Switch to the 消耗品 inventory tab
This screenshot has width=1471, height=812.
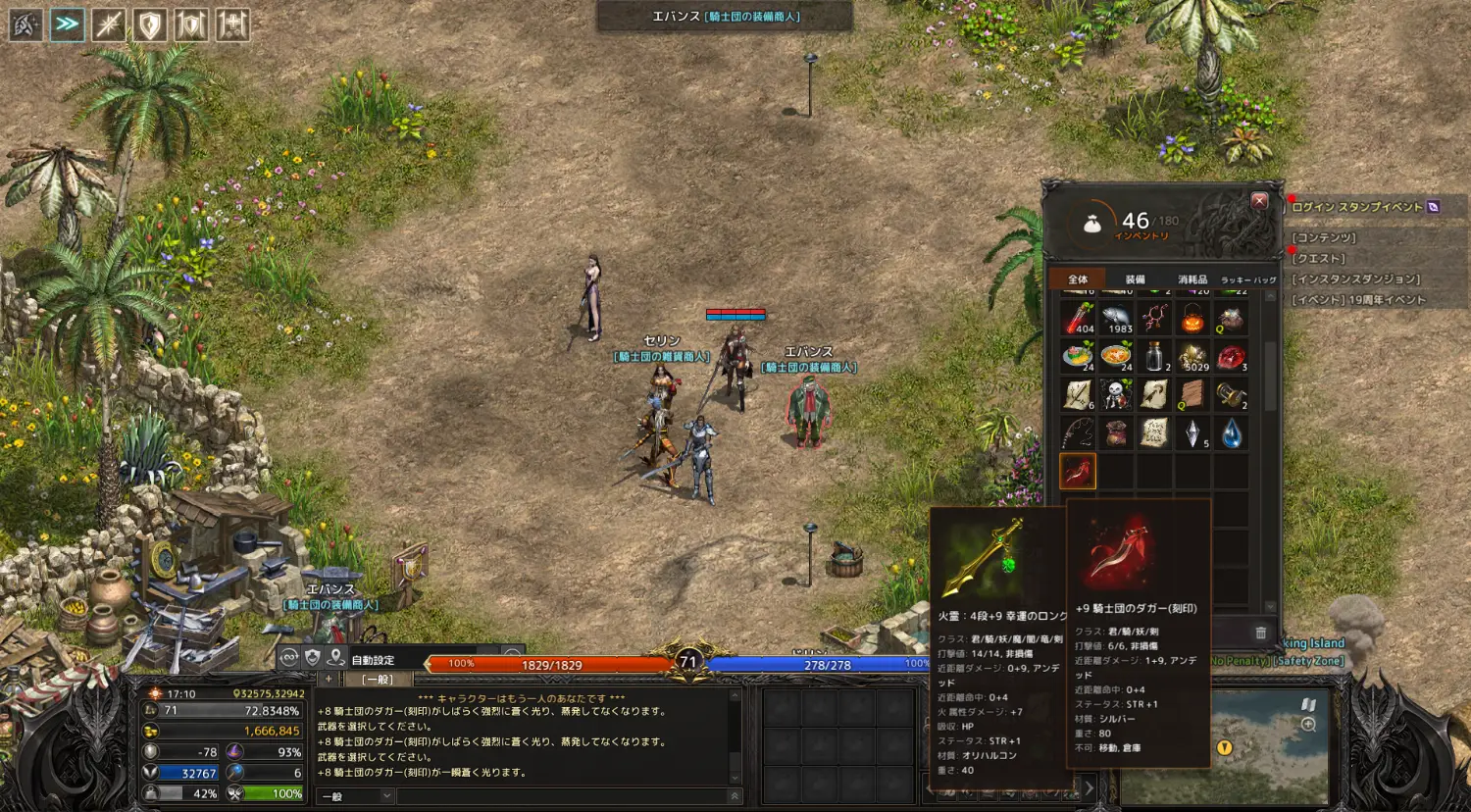(1192, 279)
